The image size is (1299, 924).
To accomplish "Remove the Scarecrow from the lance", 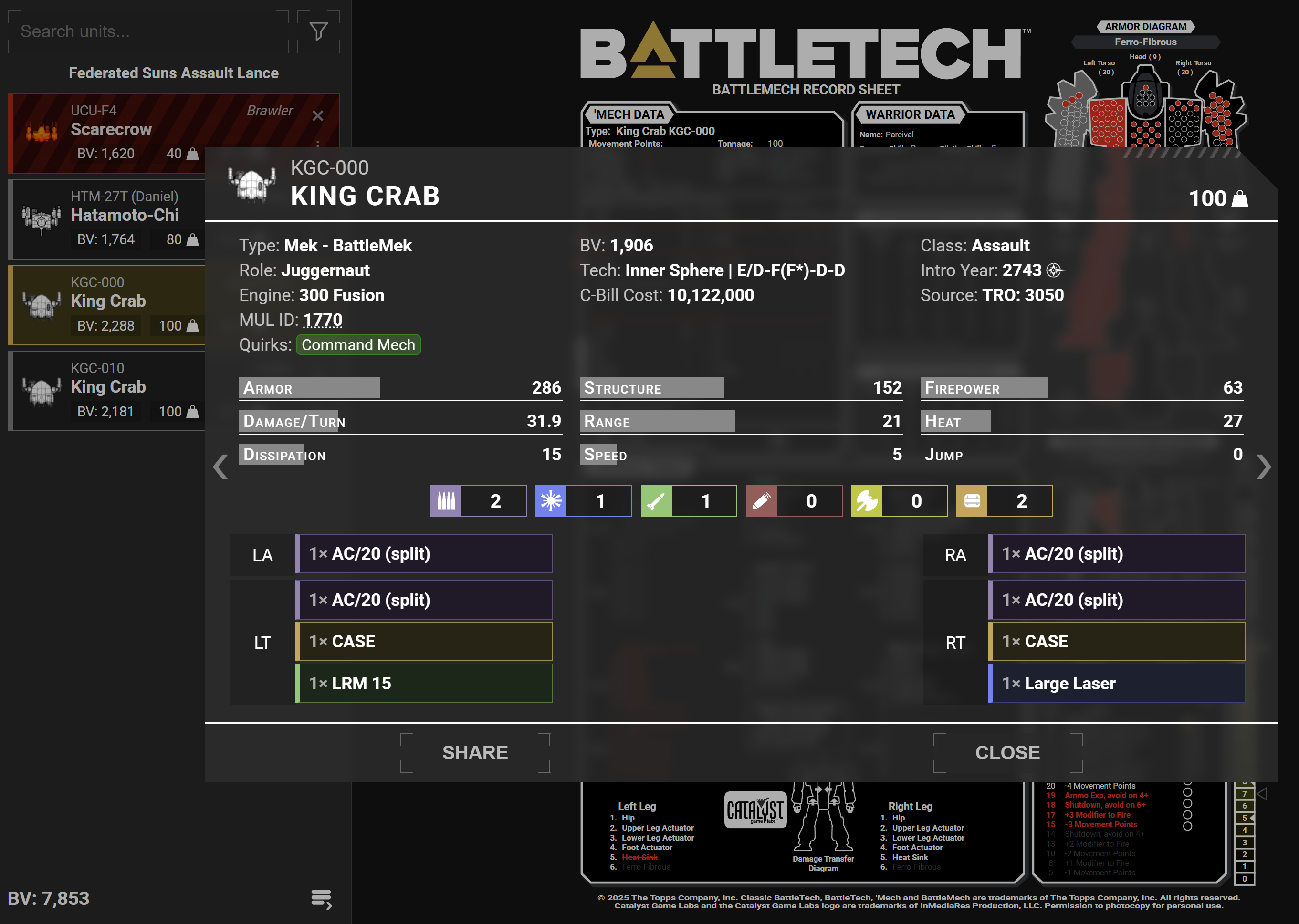I will [317, 115].
